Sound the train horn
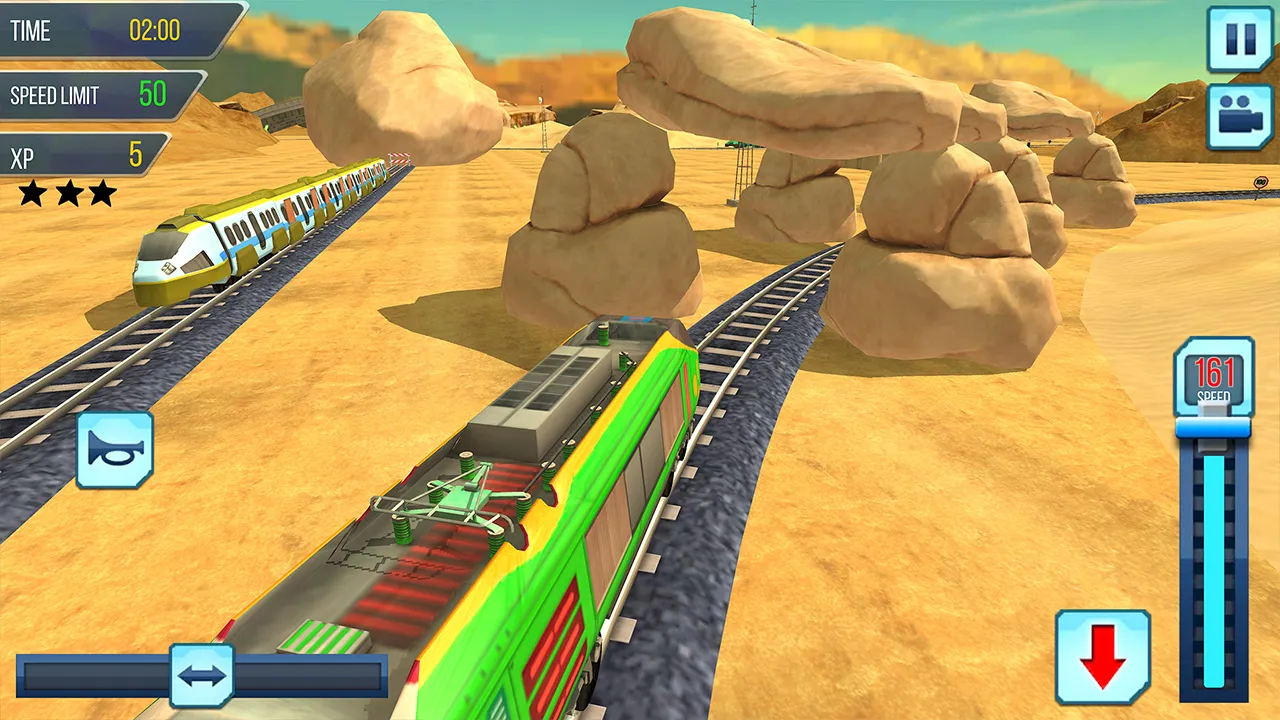Screen dimensions: 1280x720 point(115,450)
